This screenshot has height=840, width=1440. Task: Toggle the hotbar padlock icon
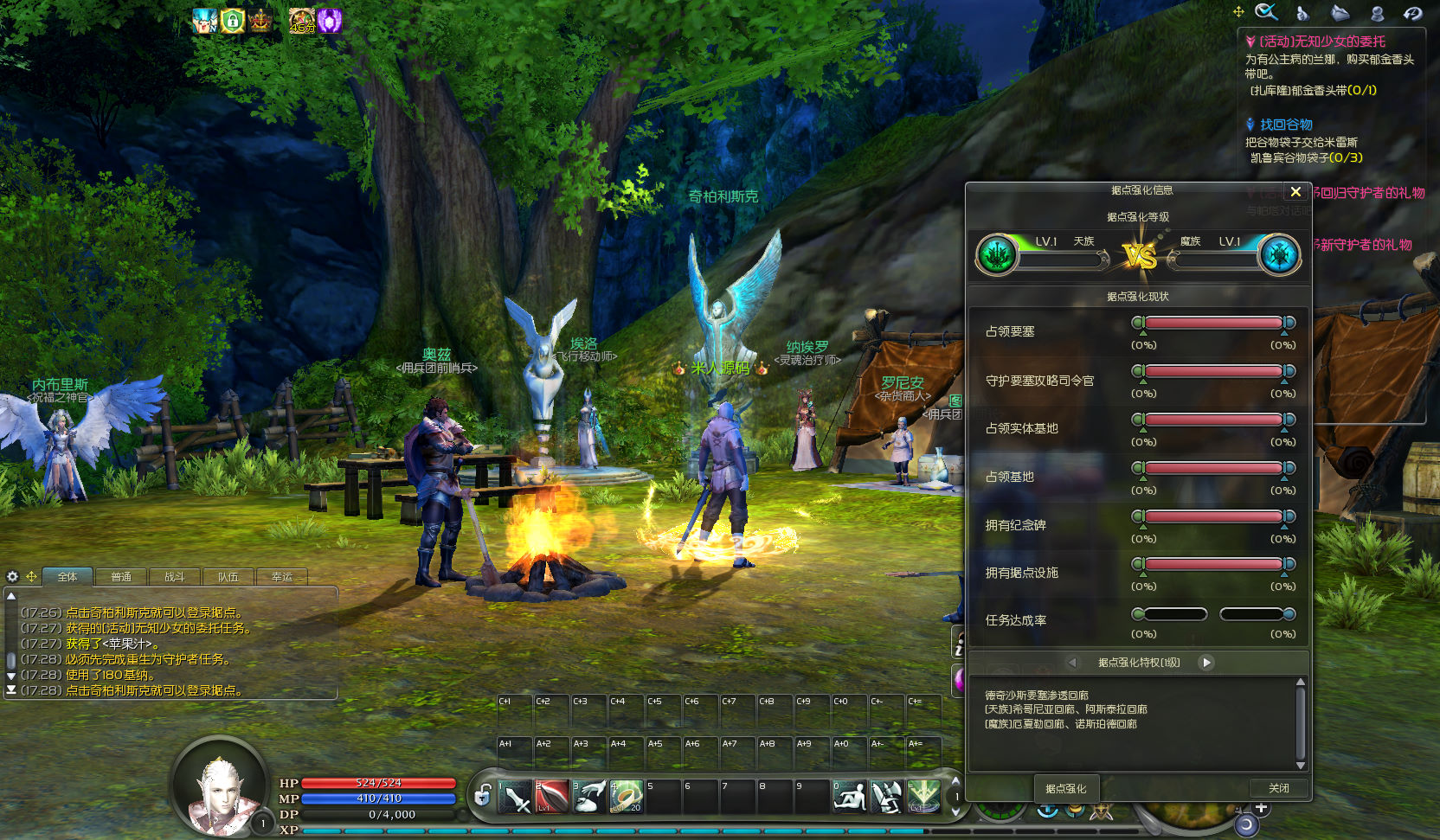tap(483, 794)
